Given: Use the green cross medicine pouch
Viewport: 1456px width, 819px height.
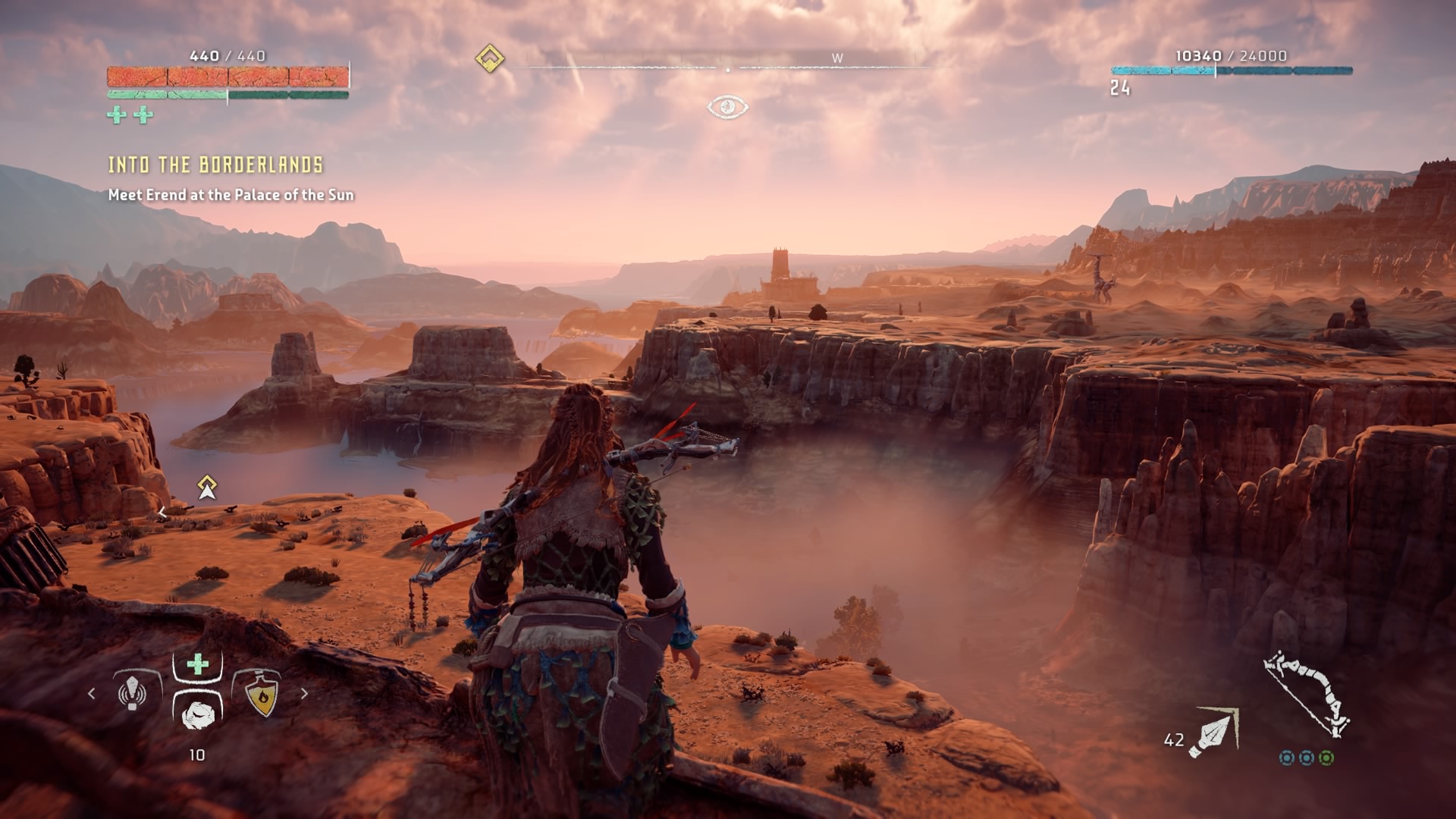Looking at the screenshot, I should pos(197,665).
